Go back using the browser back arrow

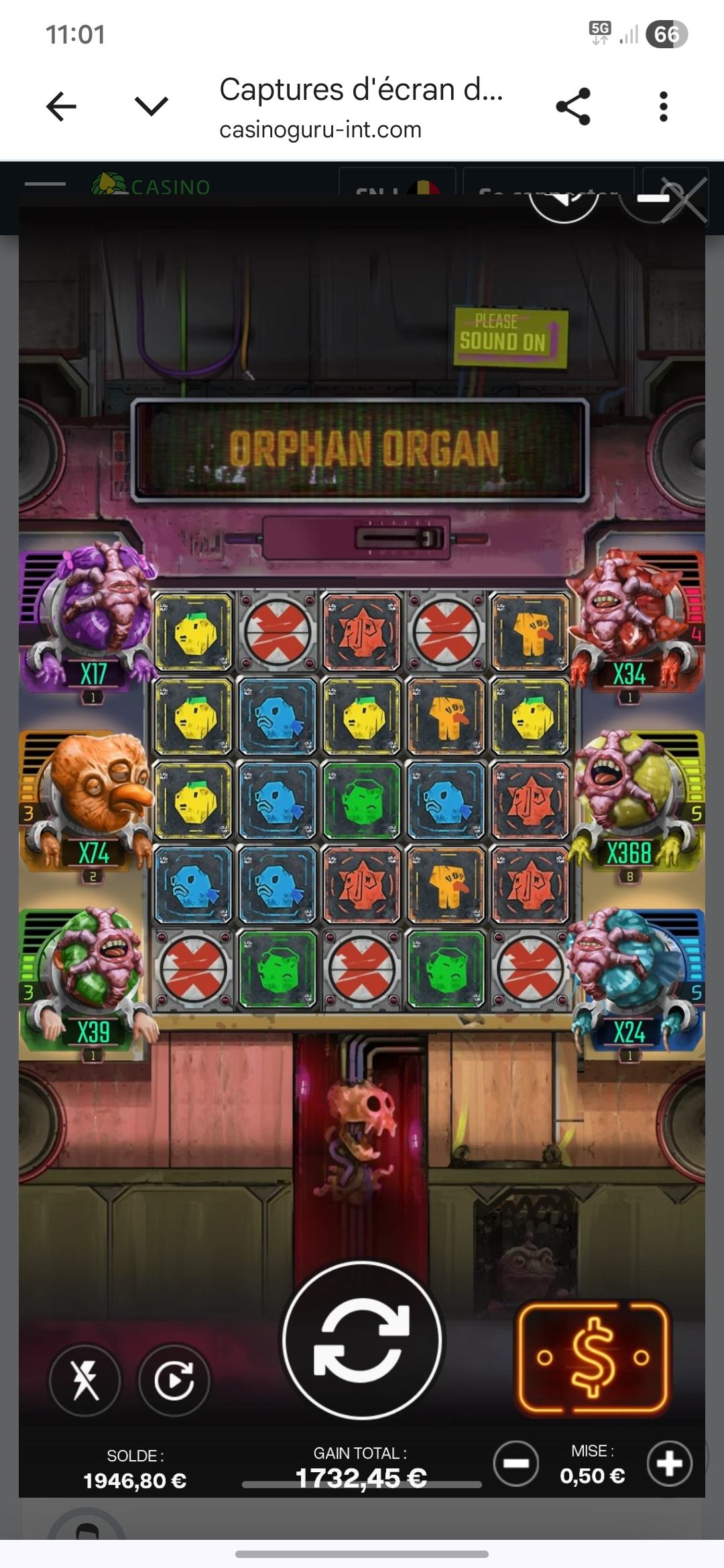tap(61, 107)
